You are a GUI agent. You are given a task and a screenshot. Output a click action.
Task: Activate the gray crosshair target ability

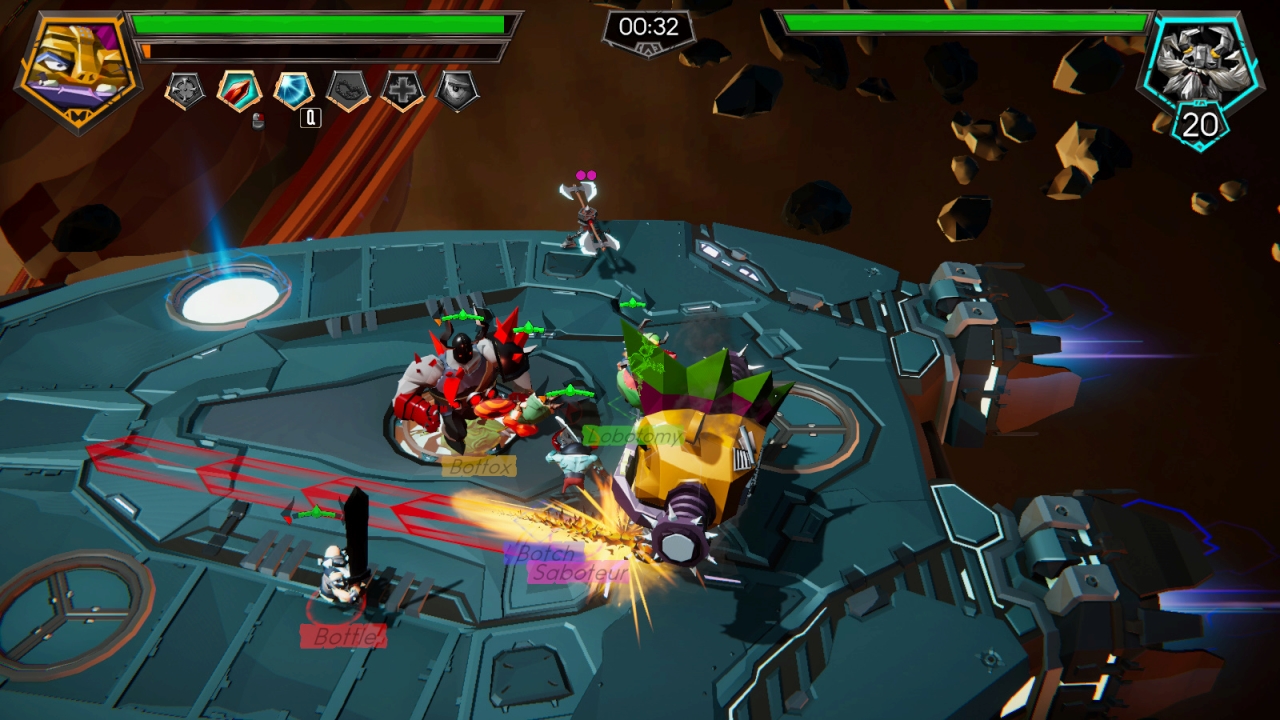185,91
